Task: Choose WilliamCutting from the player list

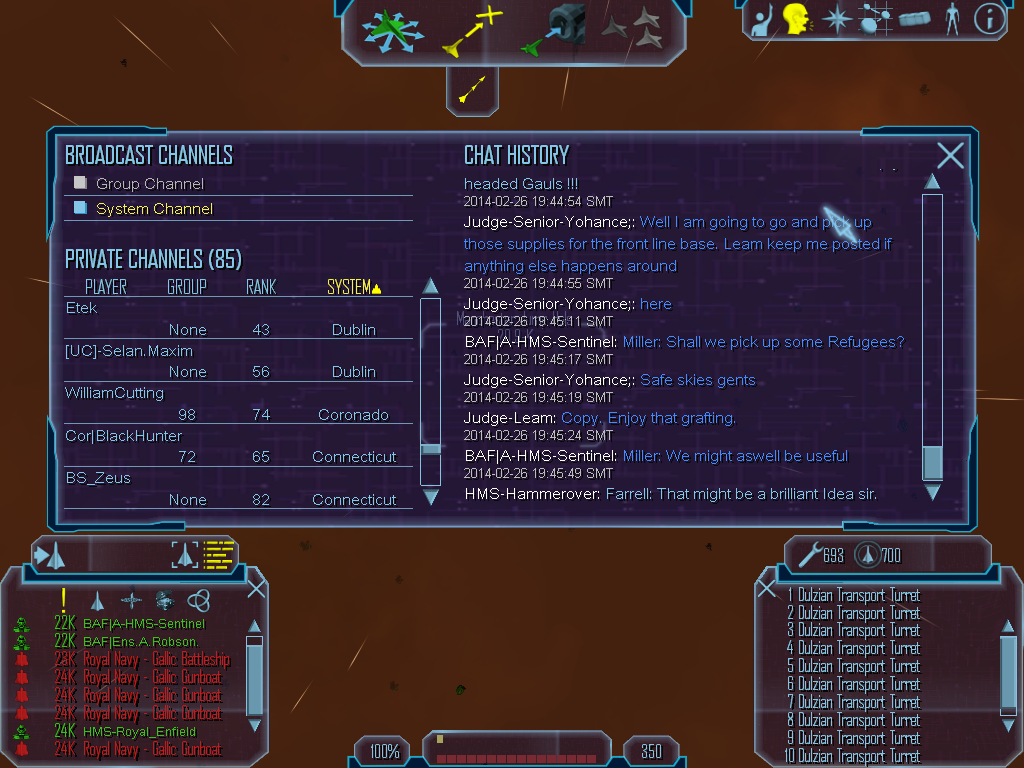Action: (114, 393)
